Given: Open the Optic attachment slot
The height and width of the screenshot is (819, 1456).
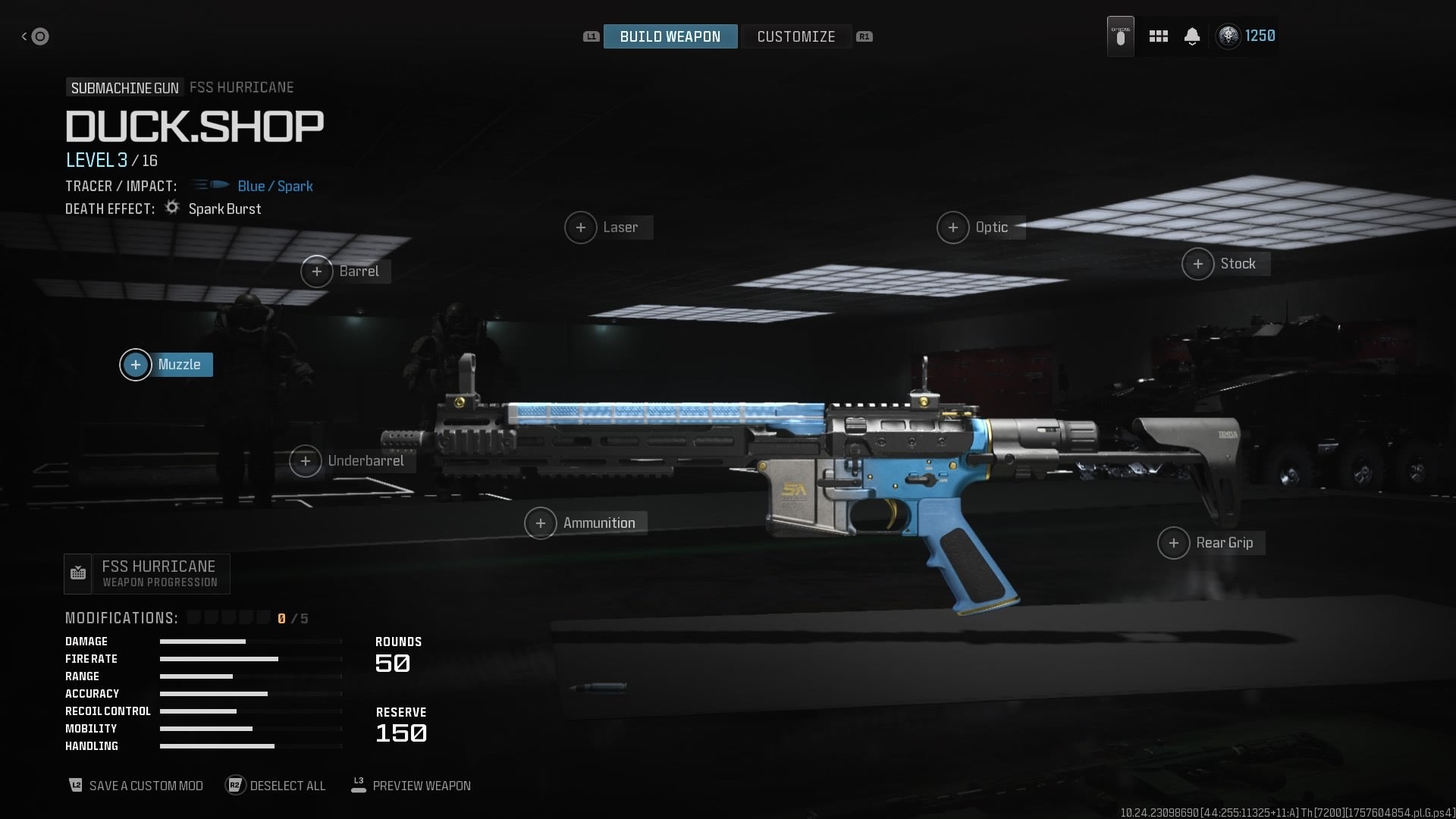Looking at the screenshot, I should point(980,227).
